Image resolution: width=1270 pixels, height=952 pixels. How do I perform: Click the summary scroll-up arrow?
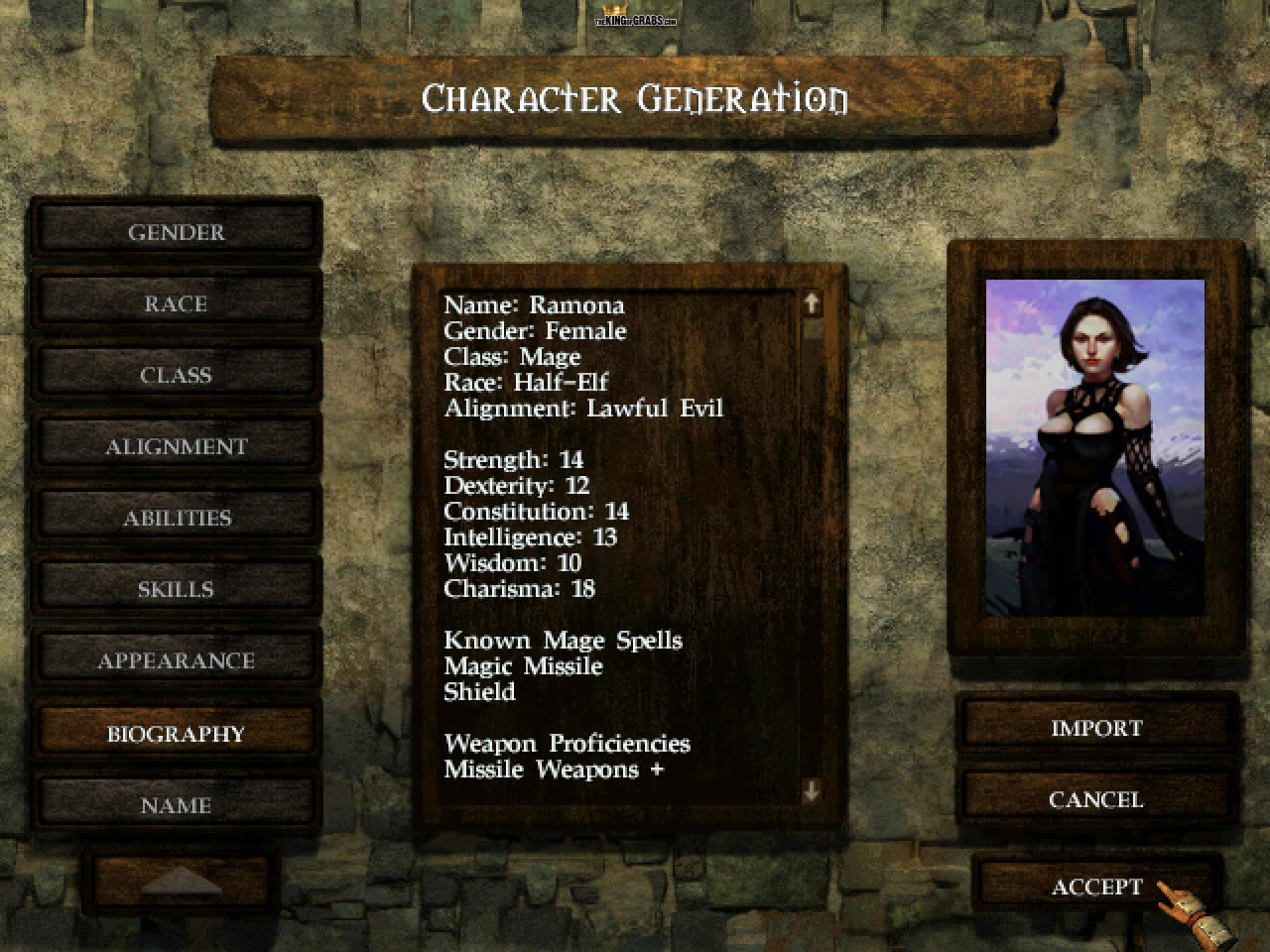(x=812, y=302)
